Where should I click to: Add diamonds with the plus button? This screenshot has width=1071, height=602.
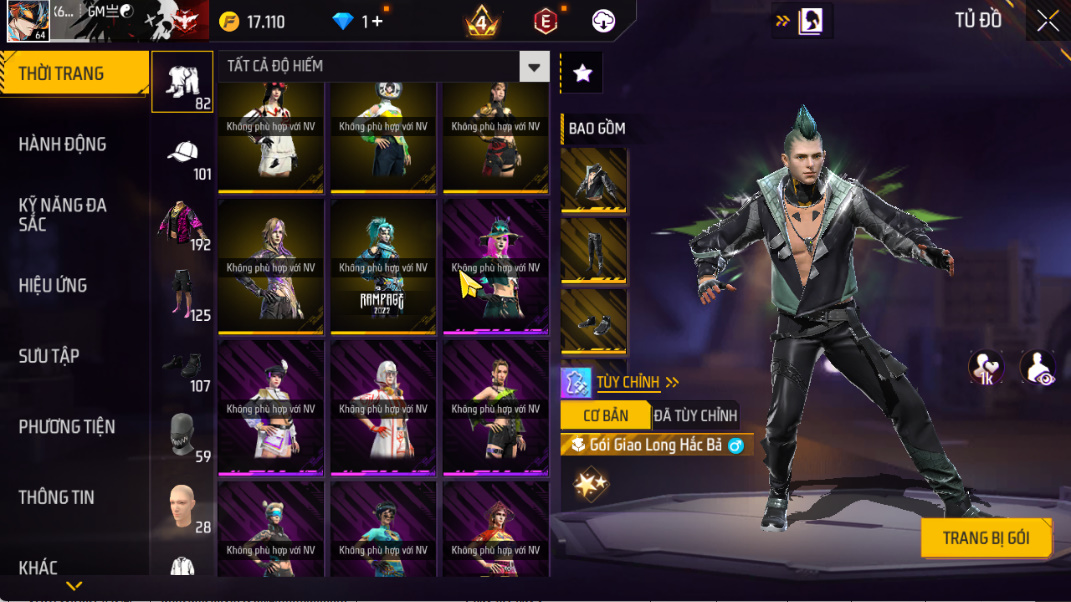[376, 21]
